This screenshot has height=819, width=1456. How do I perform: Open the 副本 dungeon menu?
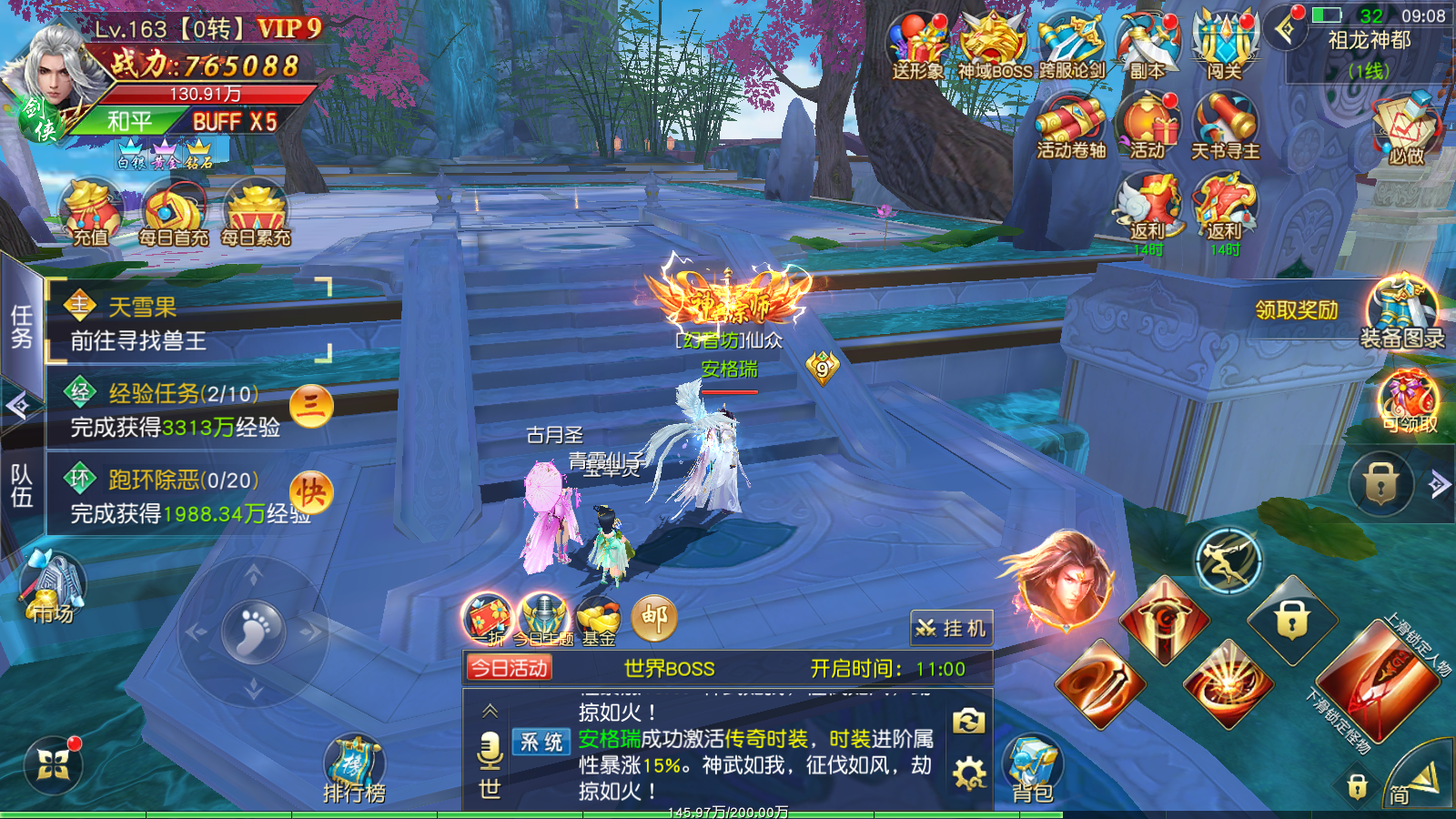coord(1148,45)
